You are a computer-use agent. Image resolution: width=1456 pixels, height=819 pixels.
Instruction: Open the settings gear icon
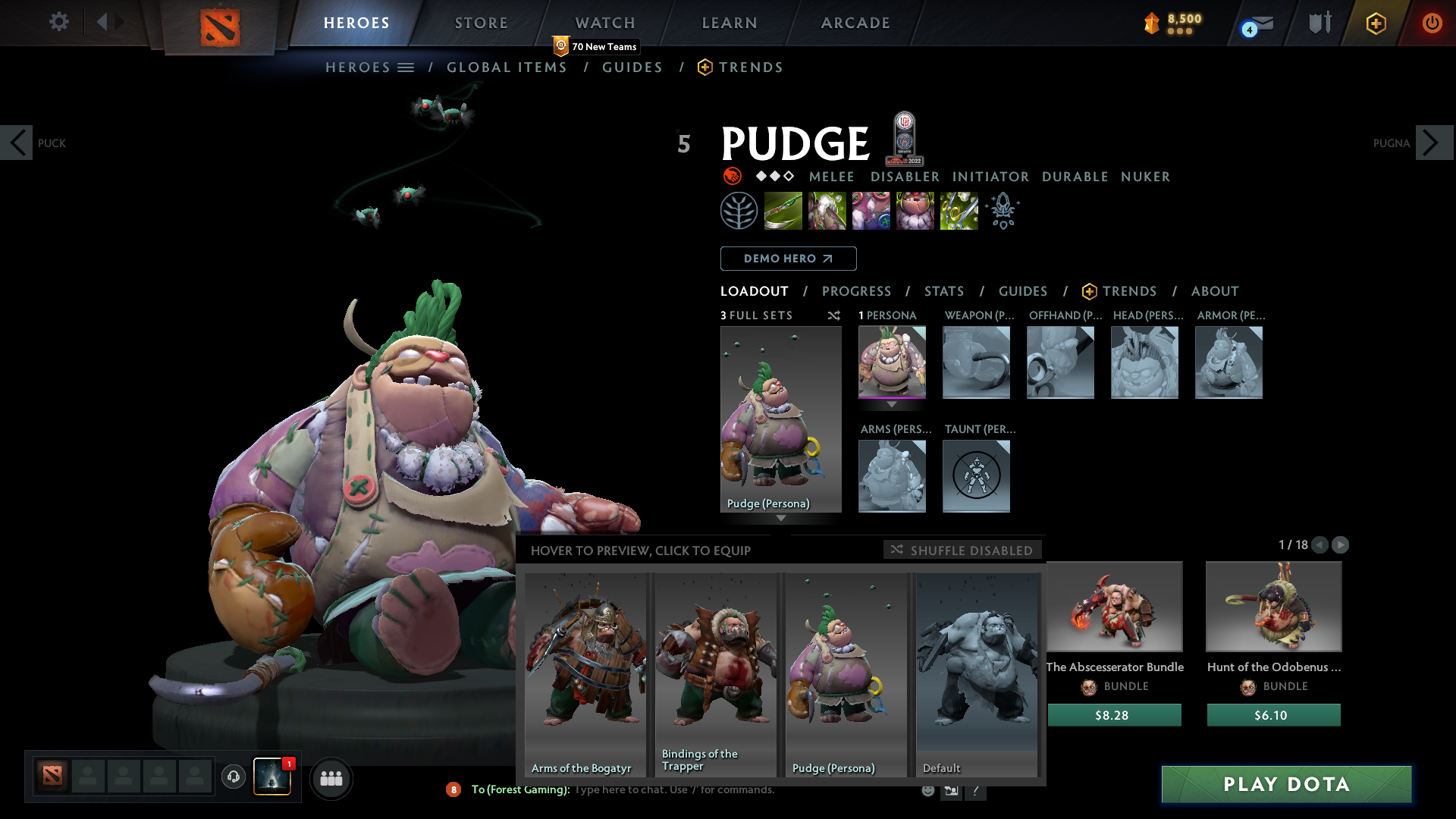click(58, 22)
